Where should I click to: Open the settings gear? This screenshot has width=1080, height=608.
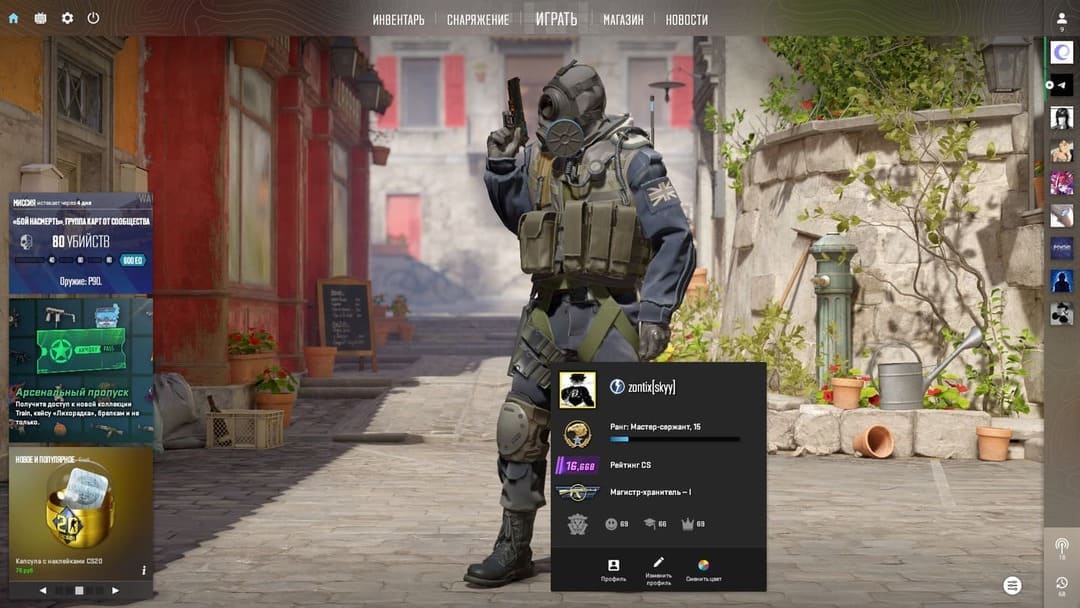(67, 18)
